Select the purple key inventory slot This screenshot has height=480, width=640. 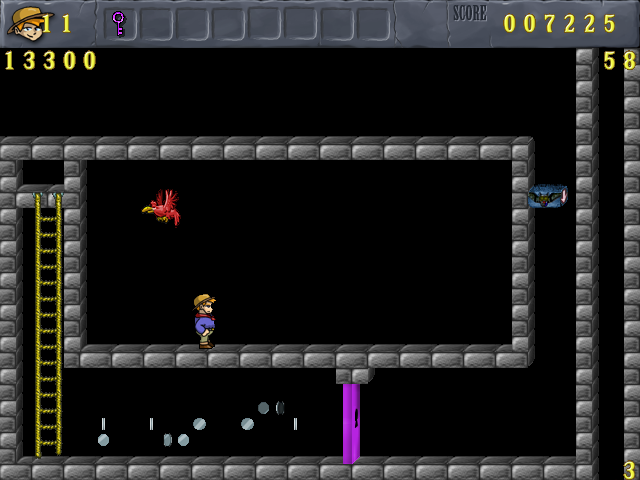(x=119, y=23)
